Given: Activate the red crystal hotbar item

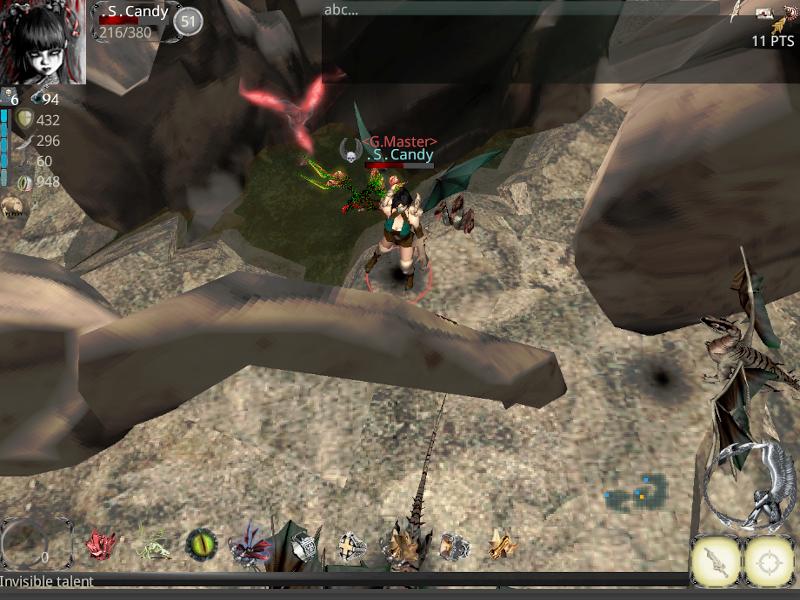Looking at the screenshot, I should click(100, 545).
